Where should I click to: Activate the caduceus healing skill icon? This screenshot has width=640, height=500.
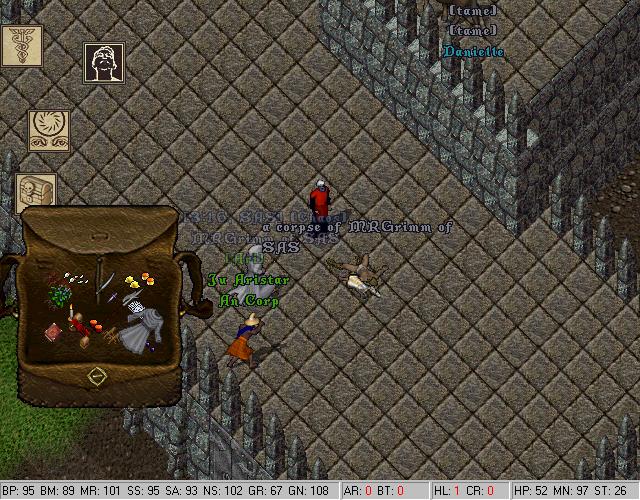pos(20,46)
